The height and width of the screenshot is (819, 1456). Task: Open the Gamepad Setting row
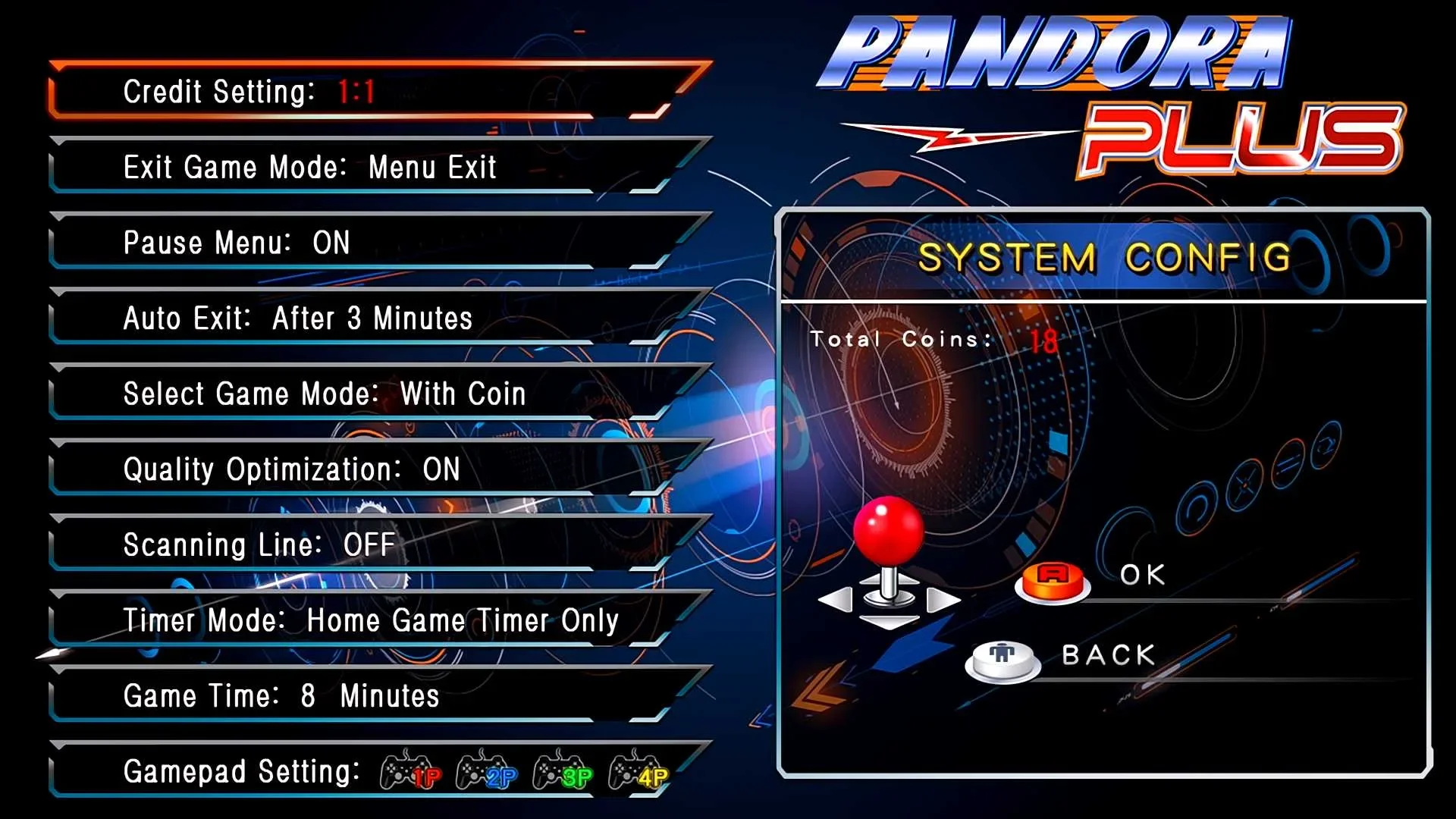[241, 771]
